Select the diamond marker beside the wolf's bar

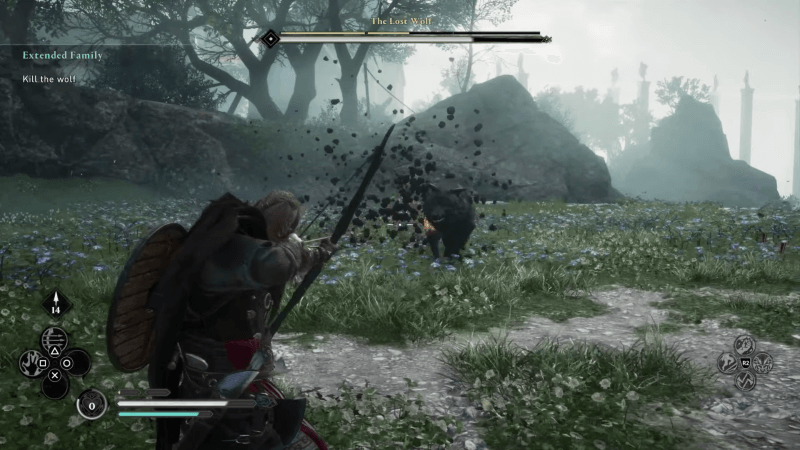pyautogui.click(x=270, y=39)
